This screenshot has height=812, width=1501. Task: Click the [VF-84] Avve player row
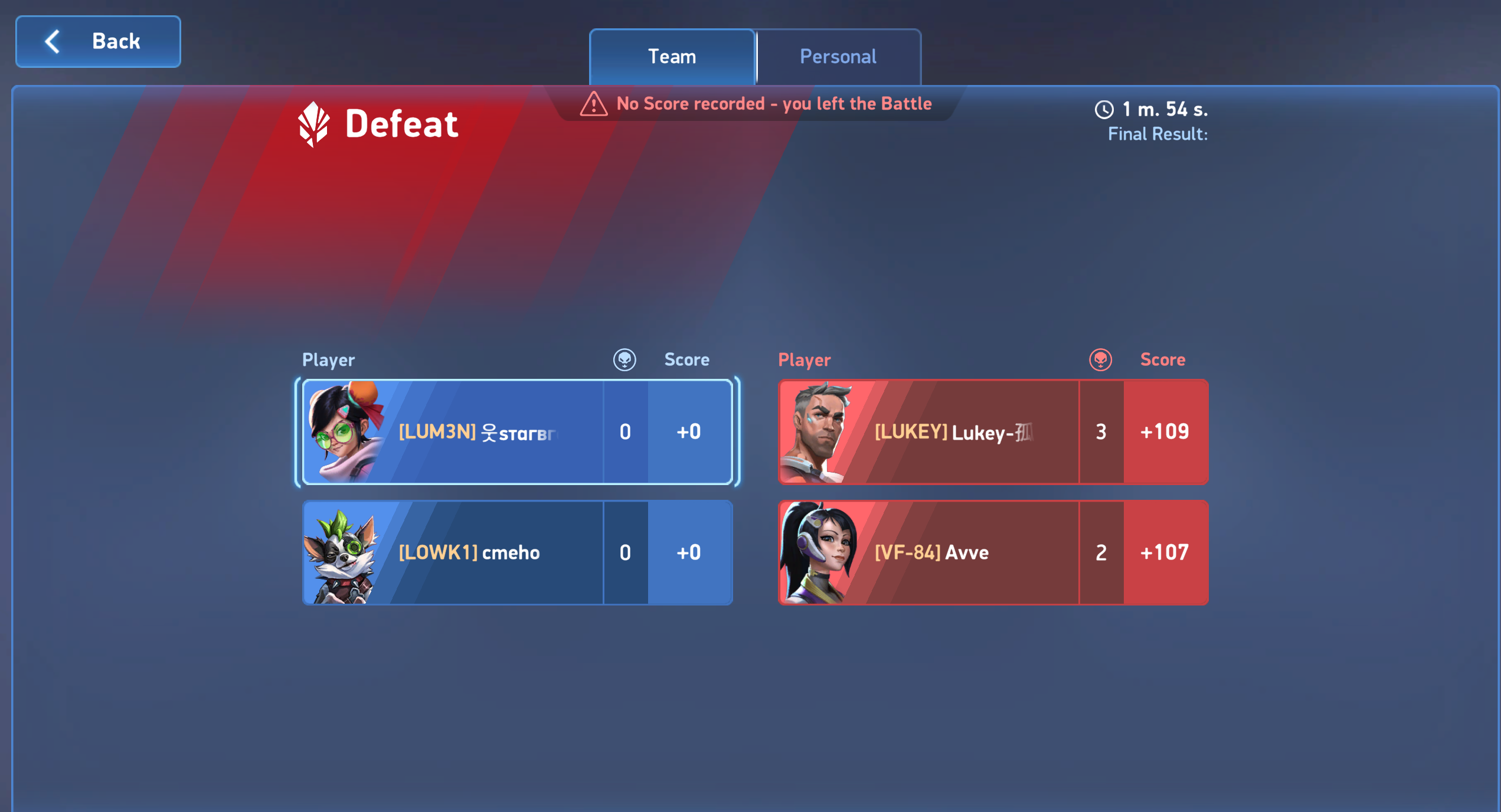(x=993, y=553)
